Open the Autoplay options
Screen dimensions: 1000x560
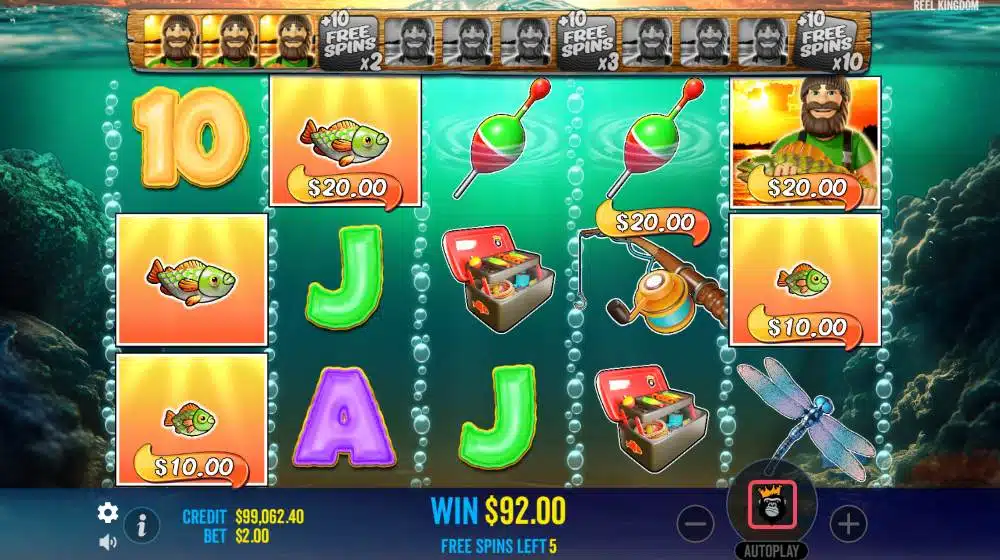point(772,551)
